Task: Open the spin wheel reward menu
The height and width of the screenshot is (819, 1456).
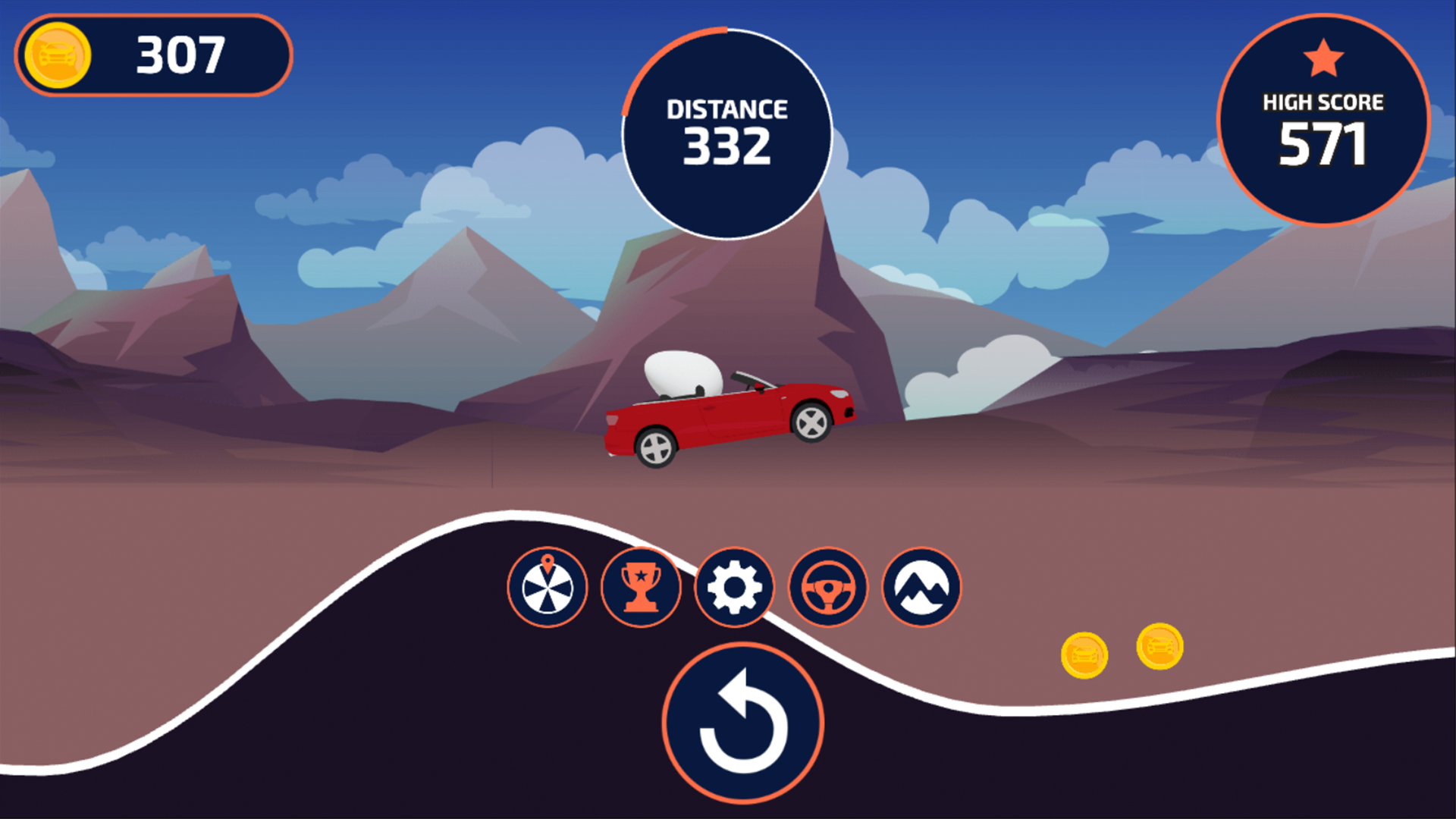Action: (548, 588)
